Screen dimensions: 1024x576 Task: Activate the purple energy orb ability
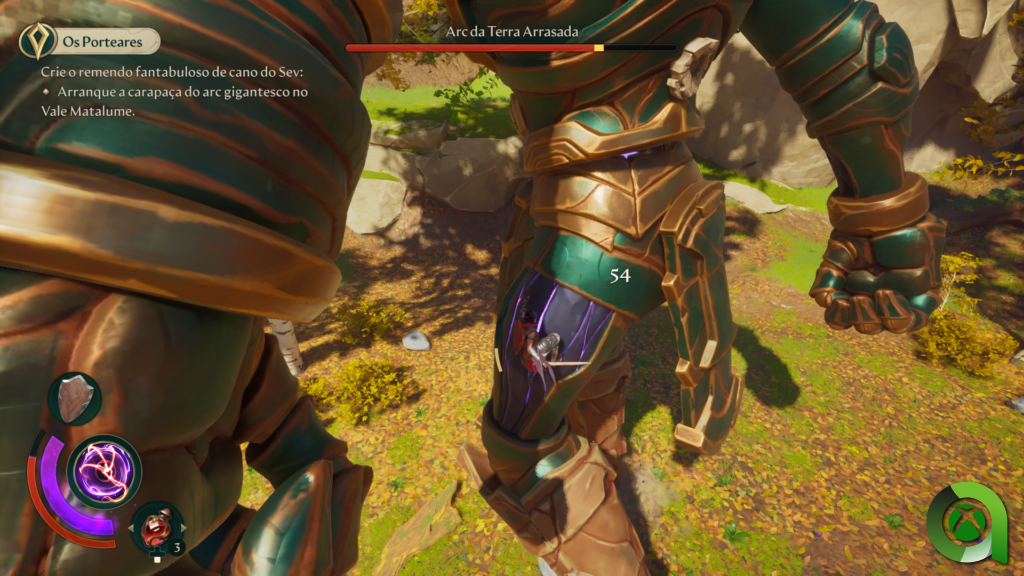click(x=104, y=471)
